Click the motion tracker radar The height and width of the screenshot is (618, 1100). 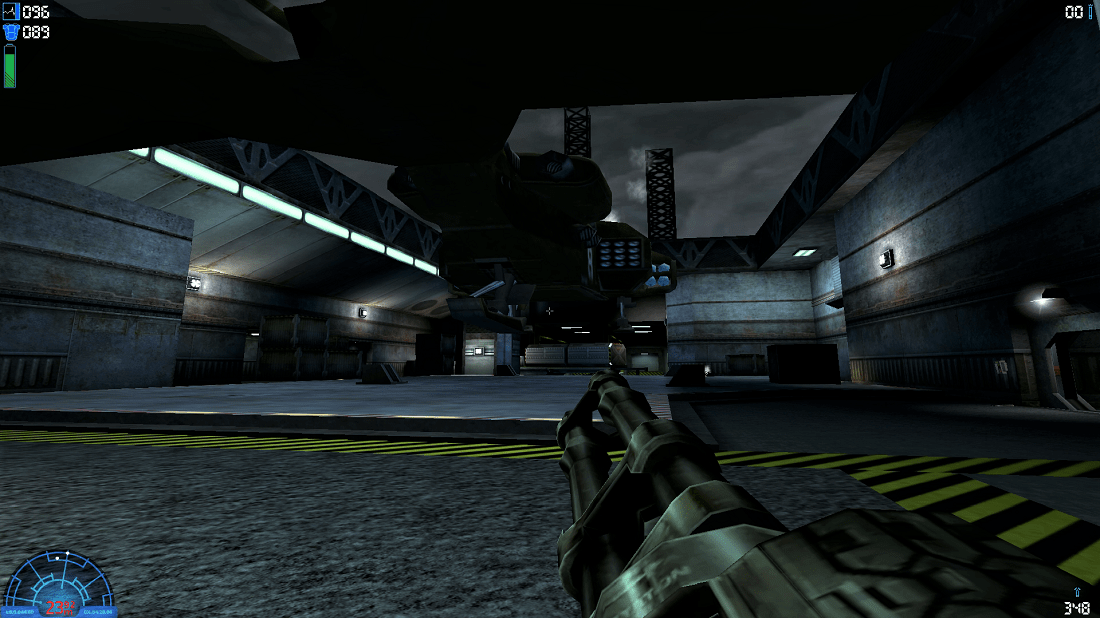(58, 581)
